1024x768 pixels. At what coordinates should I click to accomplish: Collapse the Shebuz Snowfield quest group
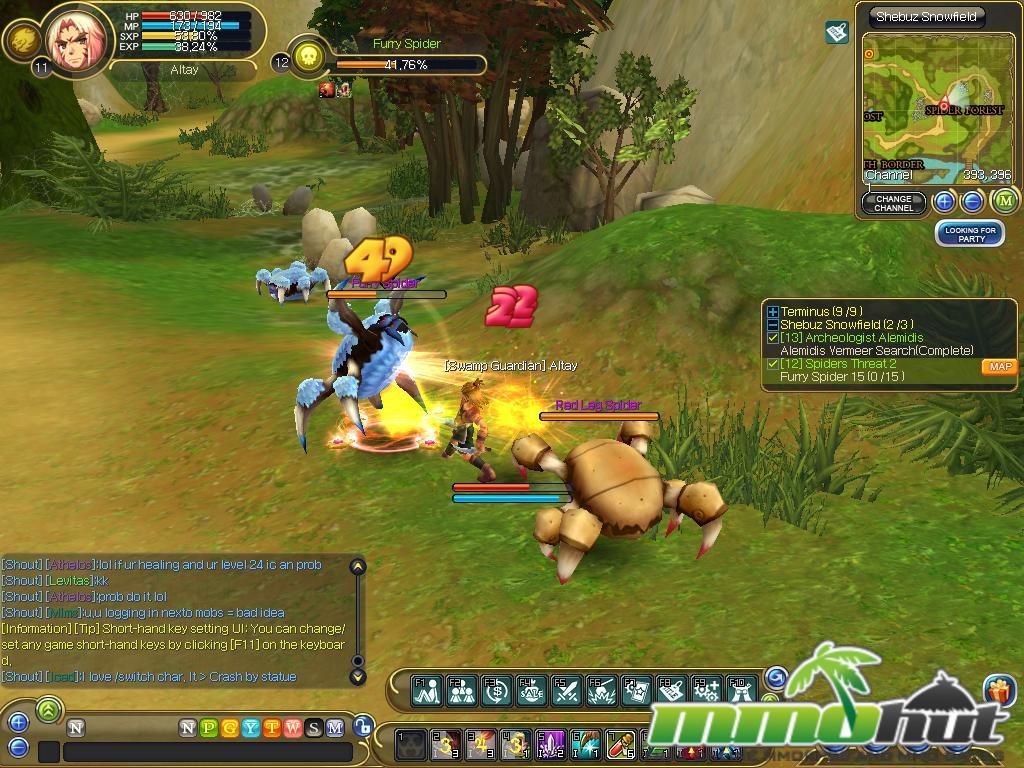pos(772,325)
